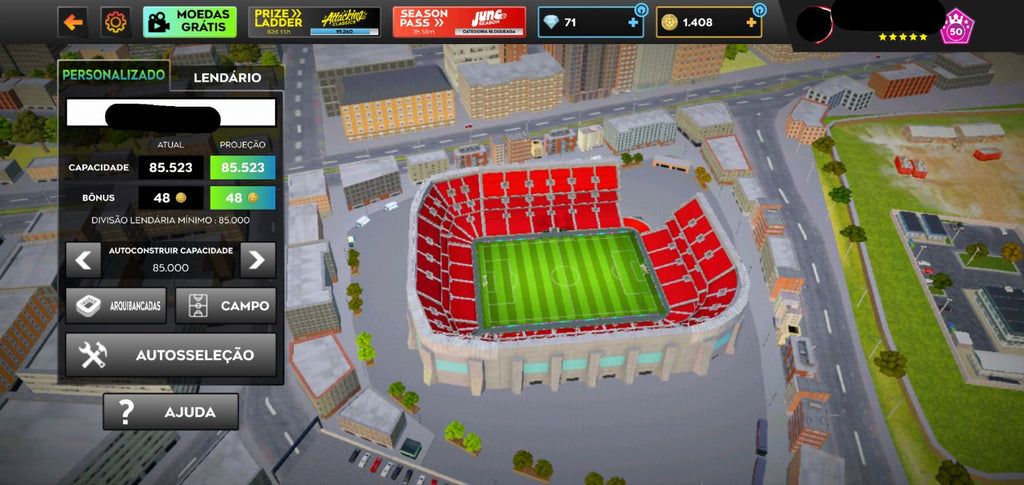The image size is (1024, 485).
Task: Buy more coins with the plus button
Action: coord(751,22)
